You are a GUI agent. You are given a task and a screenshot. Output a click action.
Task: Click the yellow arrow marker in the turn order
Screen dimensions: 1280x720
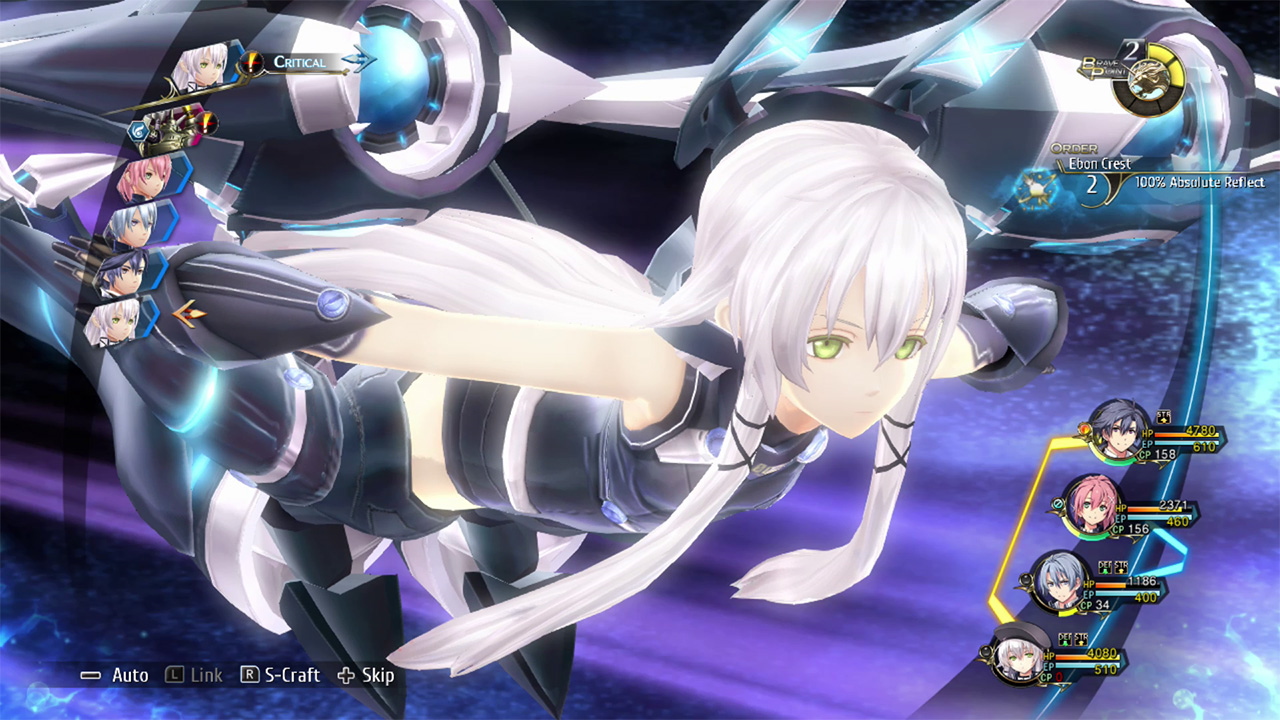tap(190, 312)
